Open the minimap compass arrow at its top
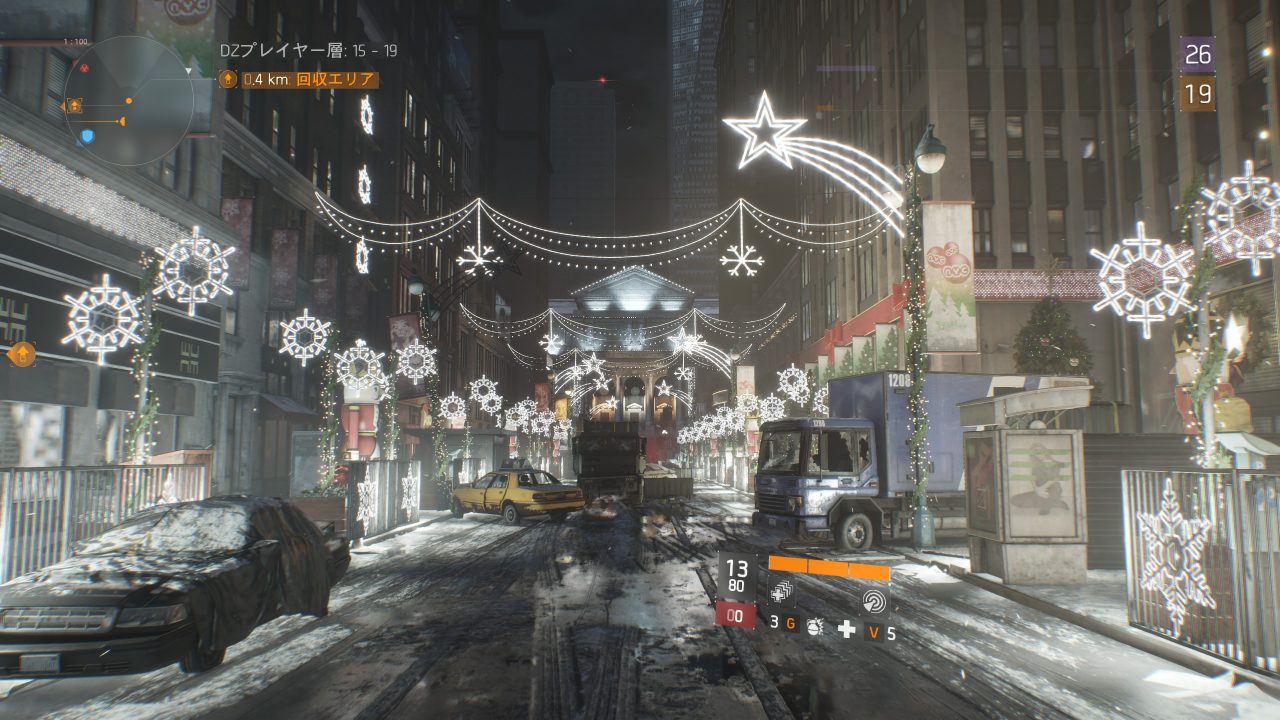 (x=189, y=70)
